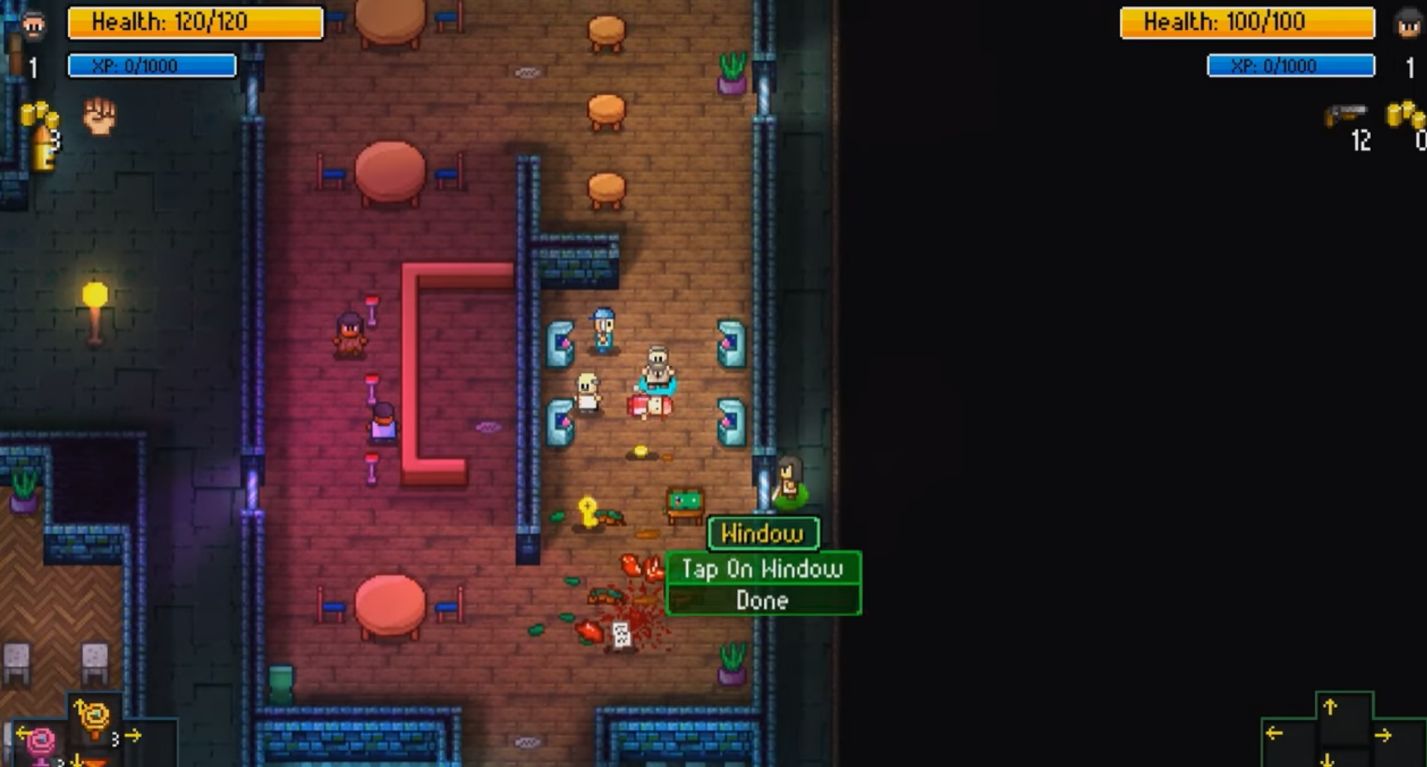The width and height of the screenshot is (1427, 767).
Task: Expand the left arrow beside the item wheel
Action: pos(22,733)
